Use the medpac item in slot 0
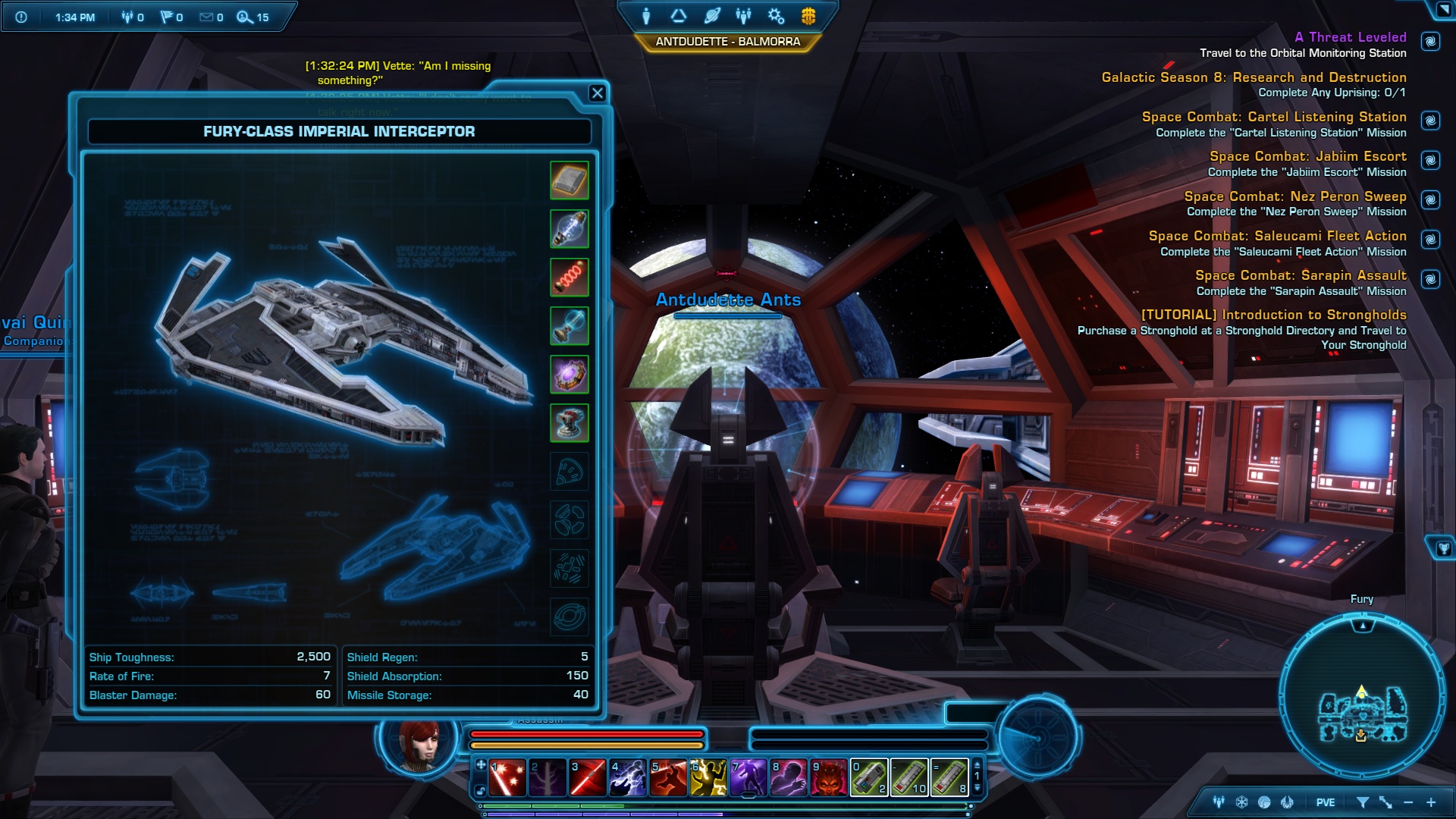The image size is (1456, 819). coord(869,777)
